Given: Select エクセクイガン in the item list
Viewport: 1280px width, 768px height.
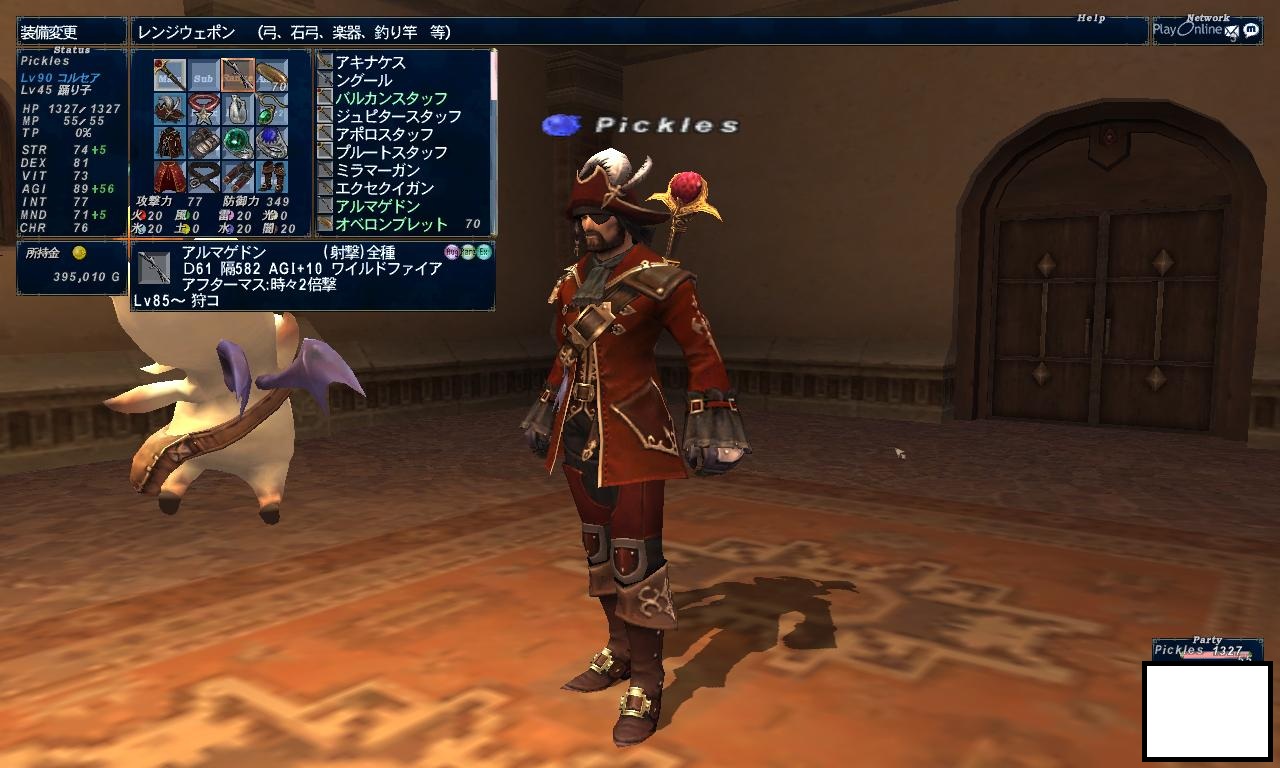Looking at the screenshot, I should pos(384,188).
